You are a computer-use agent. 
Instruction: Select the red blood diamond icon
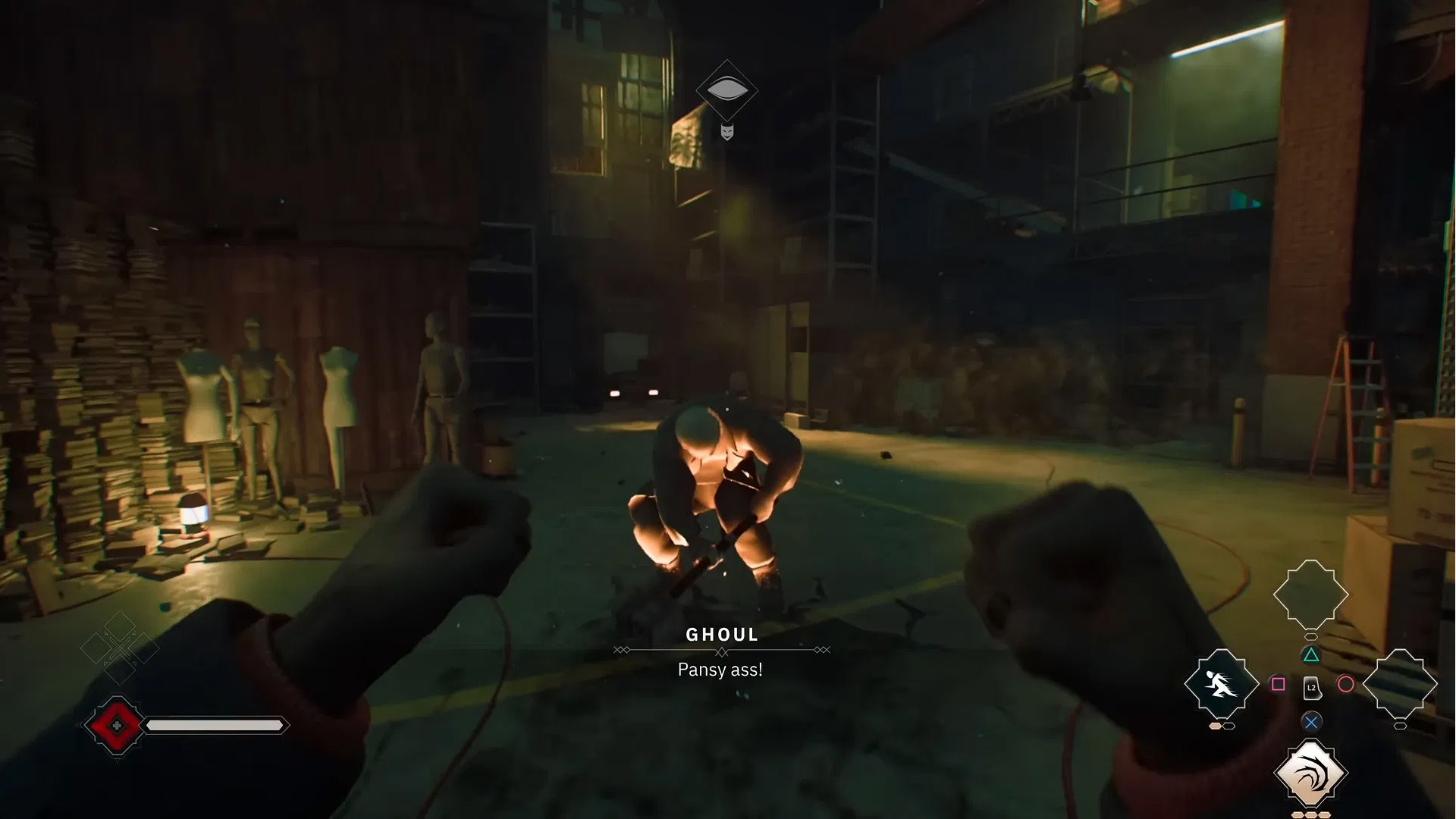(116, 726)
